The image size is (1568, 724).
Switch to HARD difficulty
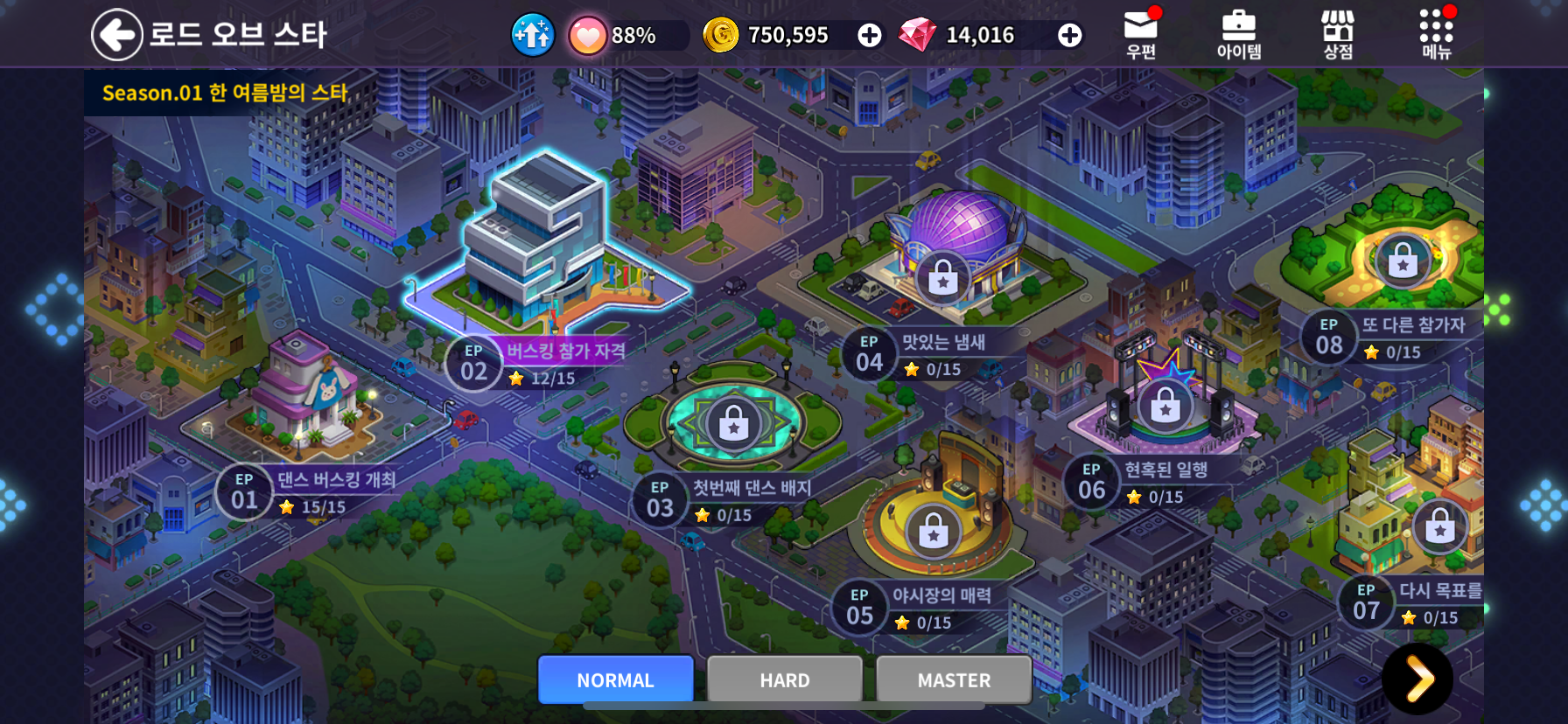tap(784, 679)
